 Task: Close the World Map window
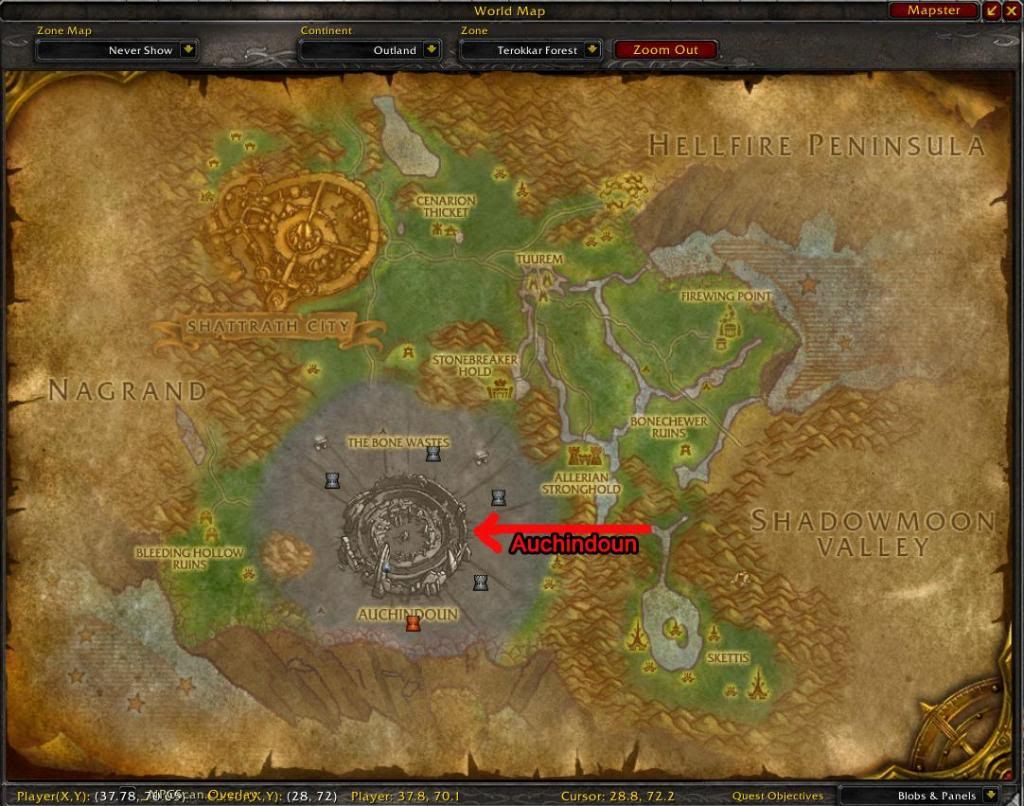(1012, 11)
